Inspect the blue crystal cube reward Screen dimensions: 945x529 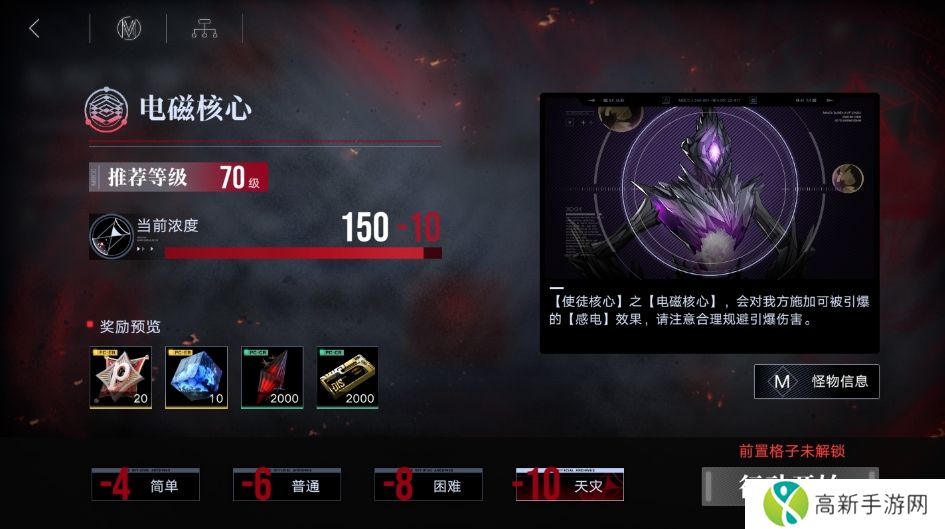point(197,377)
